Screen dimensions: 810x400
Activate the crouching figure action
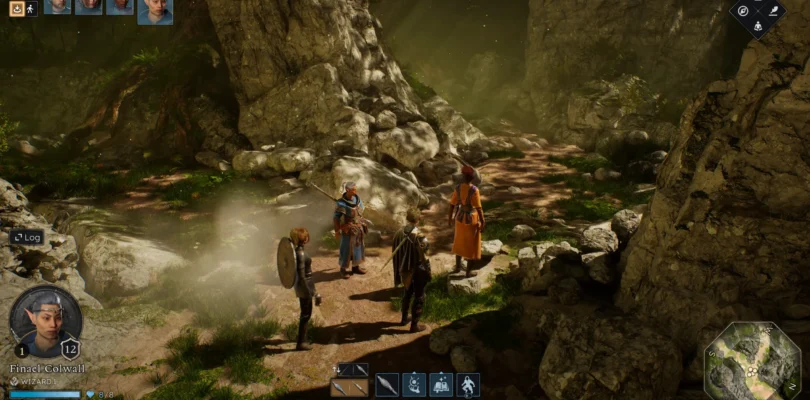click(467, 385)
